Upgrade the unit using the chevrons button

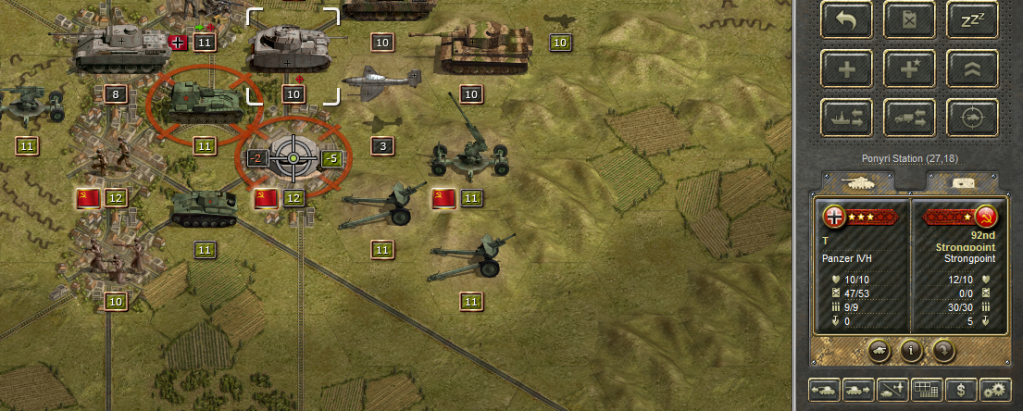tap(972, 67)
